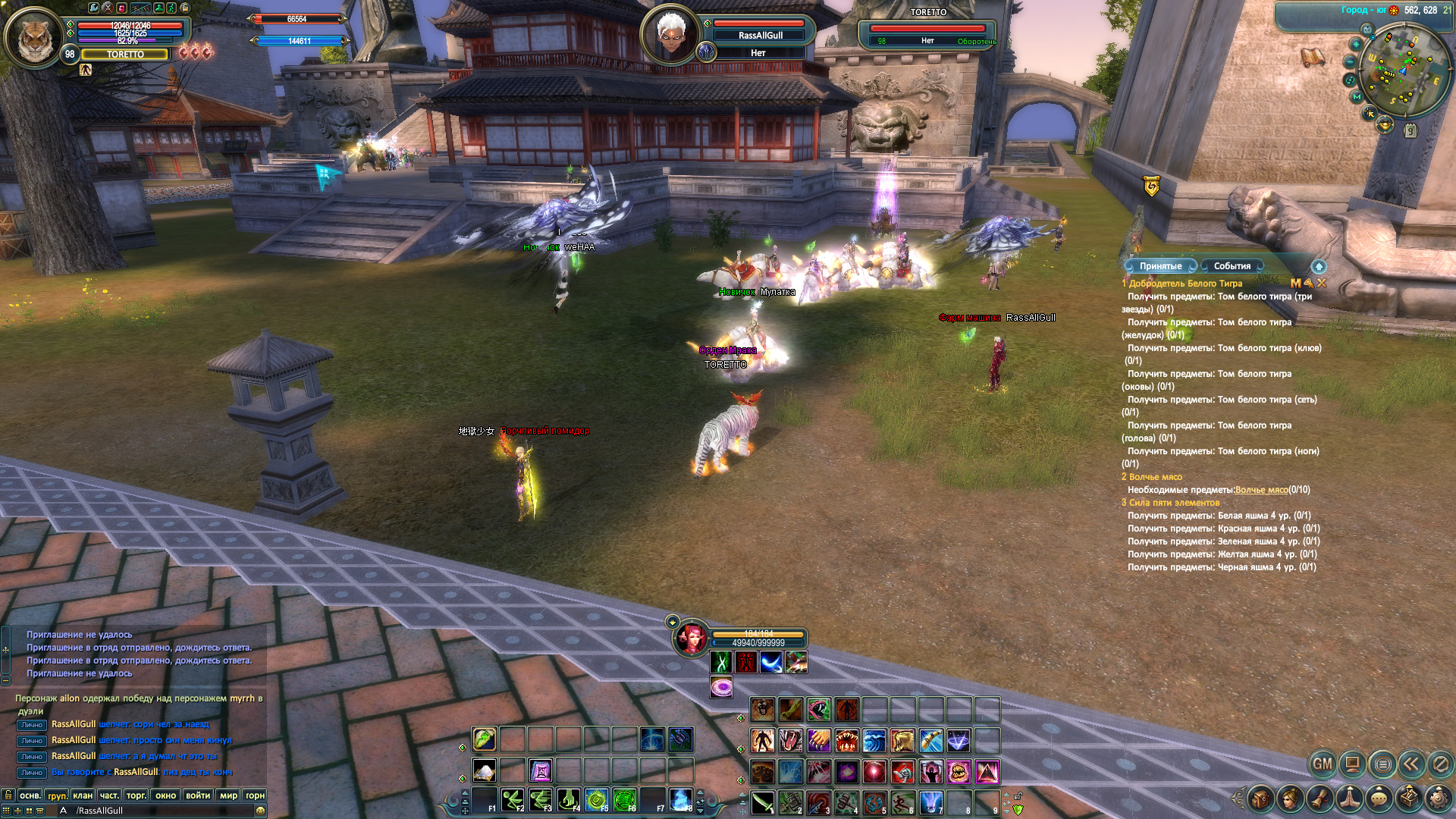
Task: Open the gear settings icon
Action: pyautogui.click(x=1438, y=799)
